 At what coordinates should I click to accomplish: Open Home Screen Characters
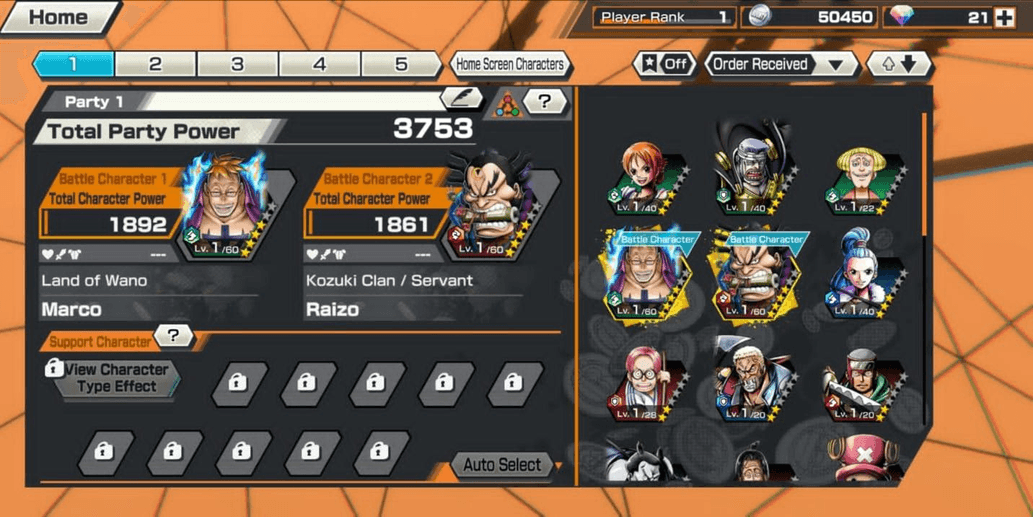coord(510,64)
